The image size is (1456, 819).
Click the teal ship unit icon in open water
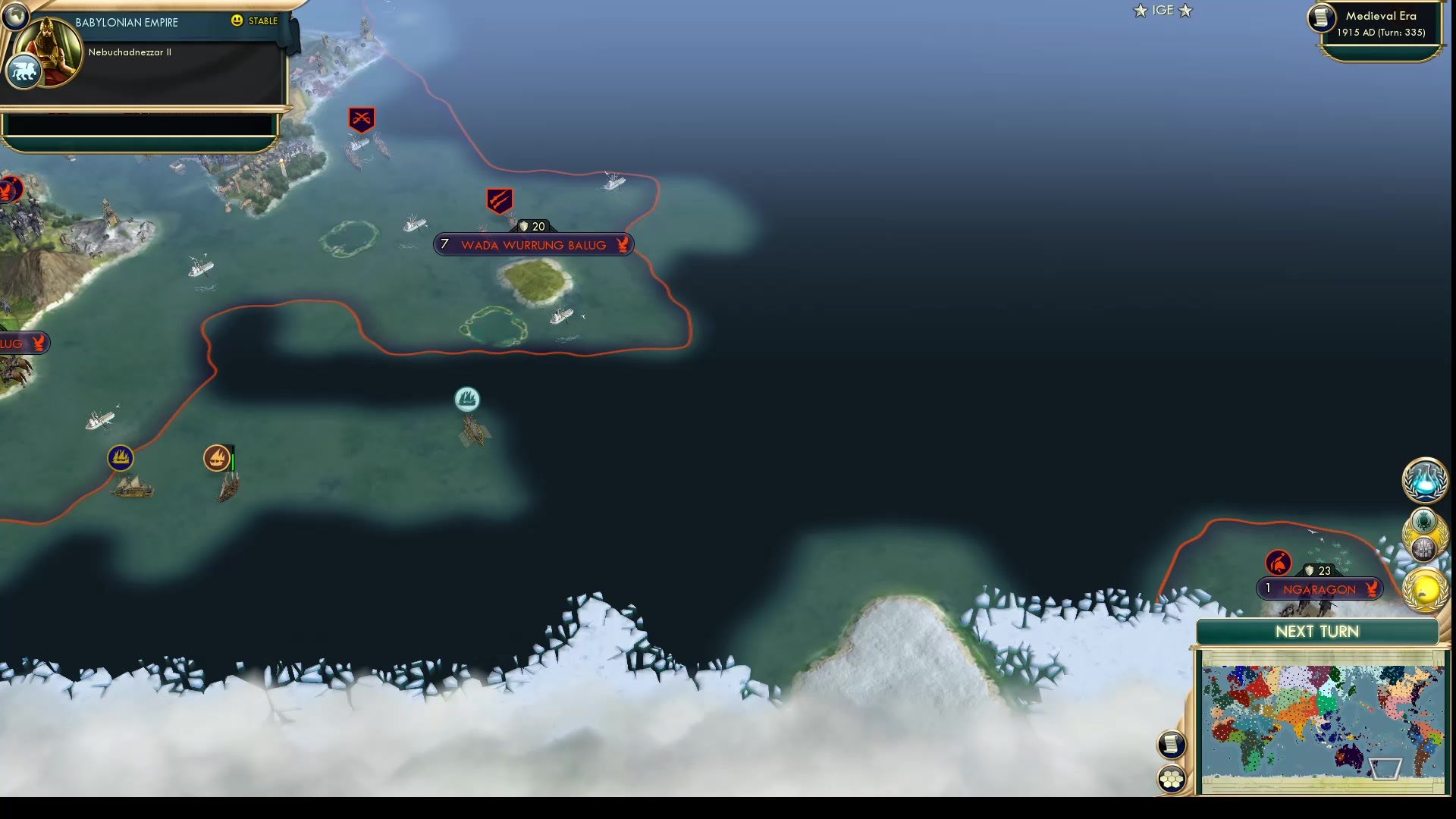coord(467,400)
